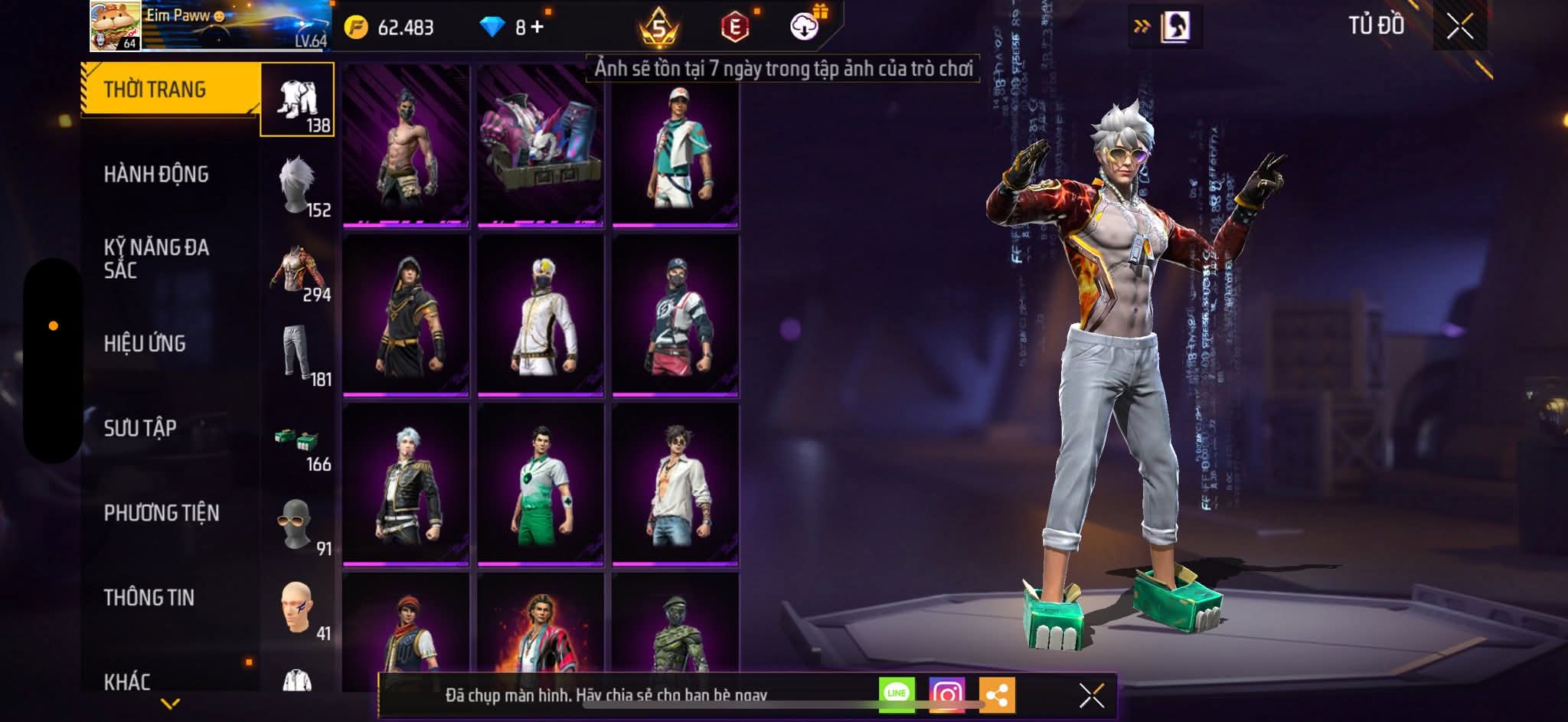Image resolution: width=1568 pixels, height=722 pixels.
Task: Close the wardrobe with the top-right X
Action: coord(1459,27)
